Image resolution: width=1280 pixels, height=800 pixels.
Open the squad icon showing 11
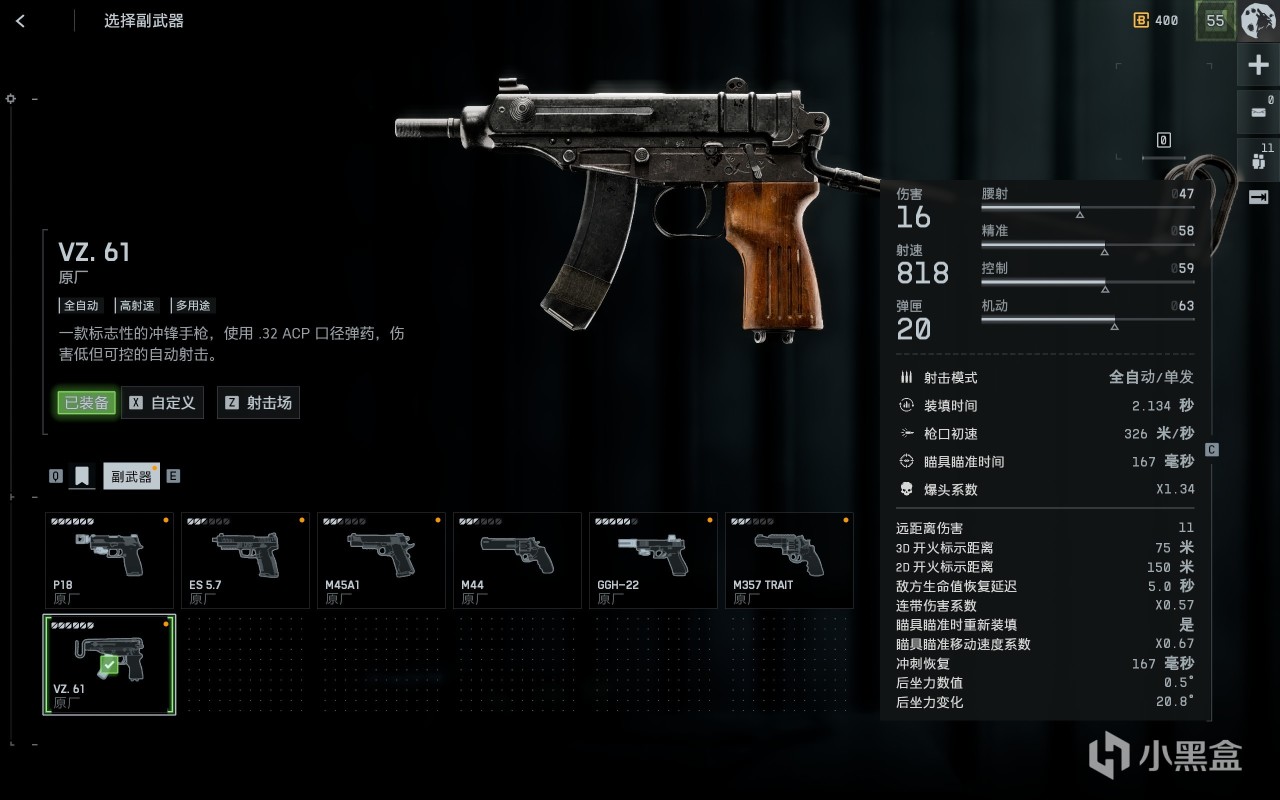1258,159
